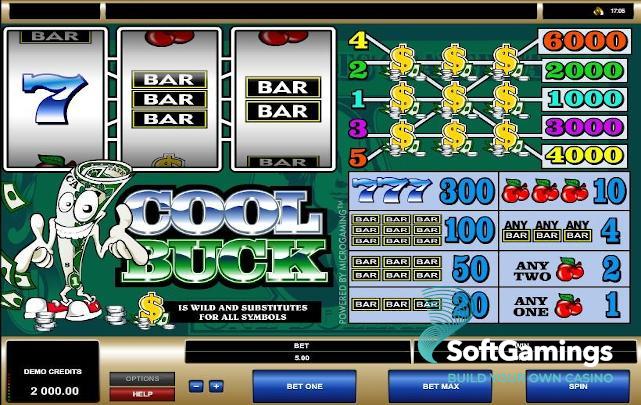Decrease coin size with the minus button
Screen dimensions: 641x405
click(x=196, y=386)
